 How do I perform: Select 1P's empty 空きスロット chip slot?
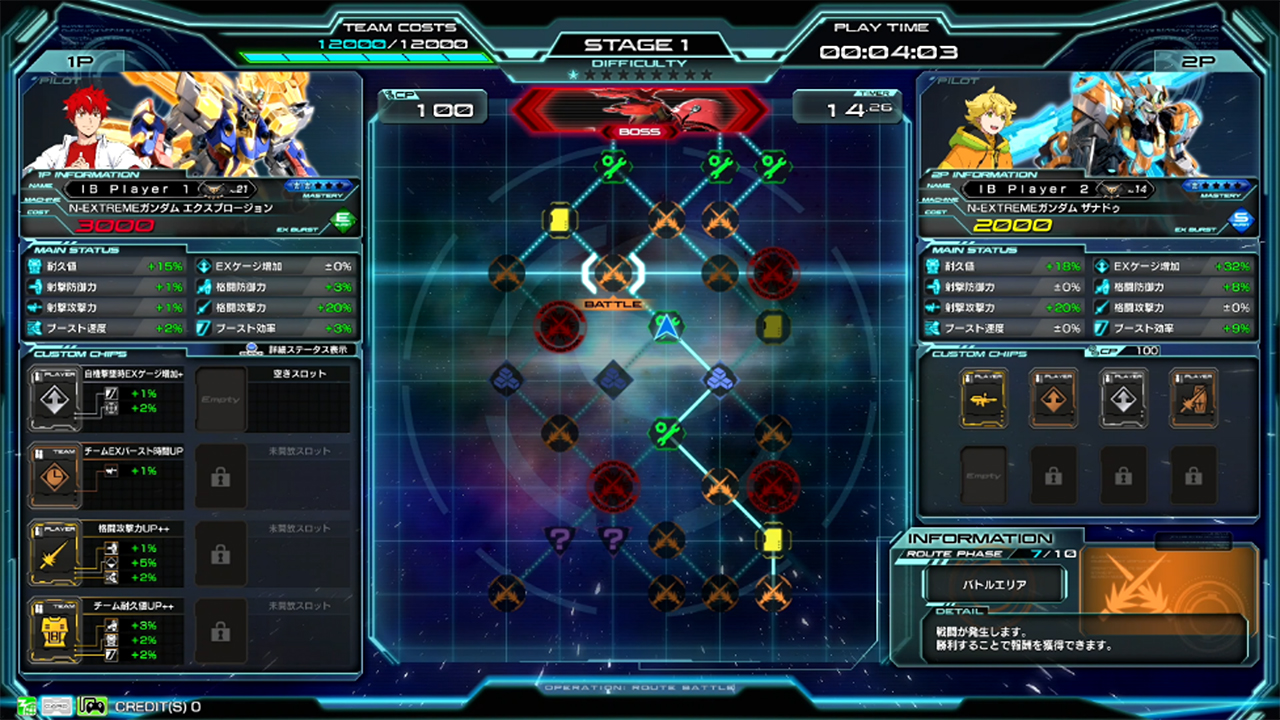pyautogui.click(x=220, y=399)
